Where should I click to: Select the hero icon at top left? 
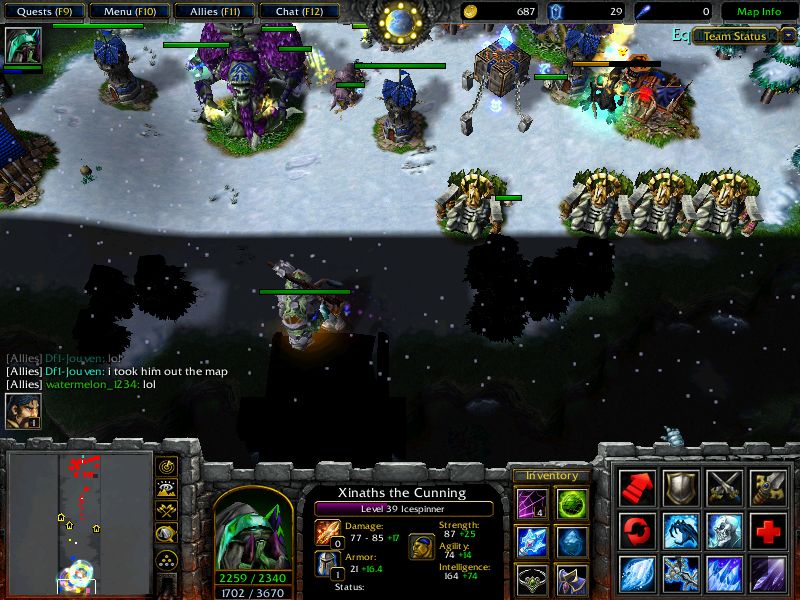pyautogui.click(x=22, y=46)
